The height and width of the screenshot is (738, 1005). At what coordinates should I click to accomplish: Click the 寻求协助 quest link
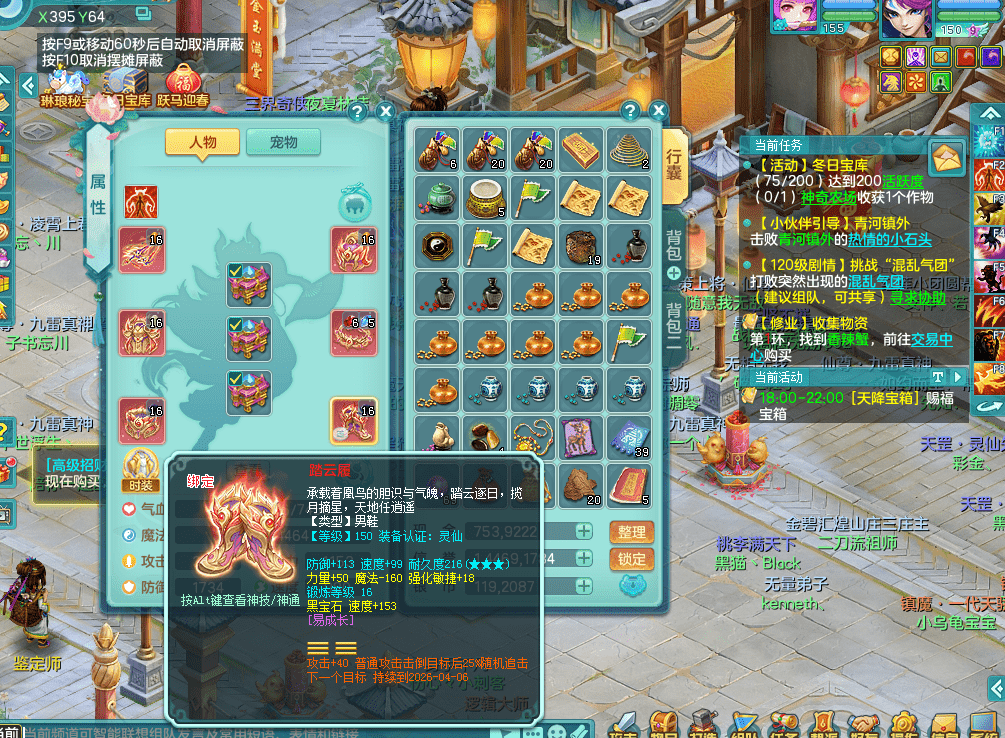click(918, 298)
